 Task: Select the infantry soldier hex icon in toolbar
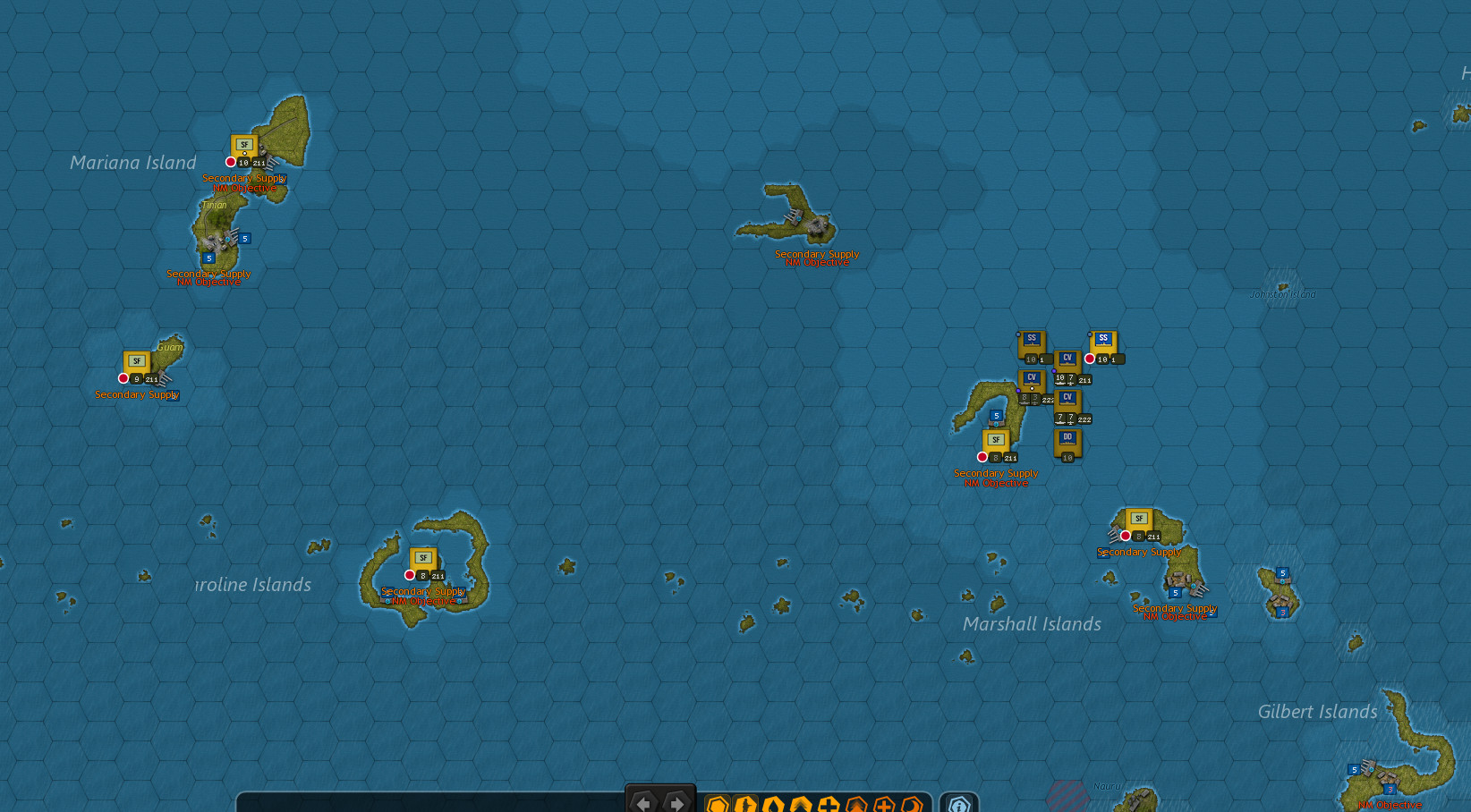point(745,804)
